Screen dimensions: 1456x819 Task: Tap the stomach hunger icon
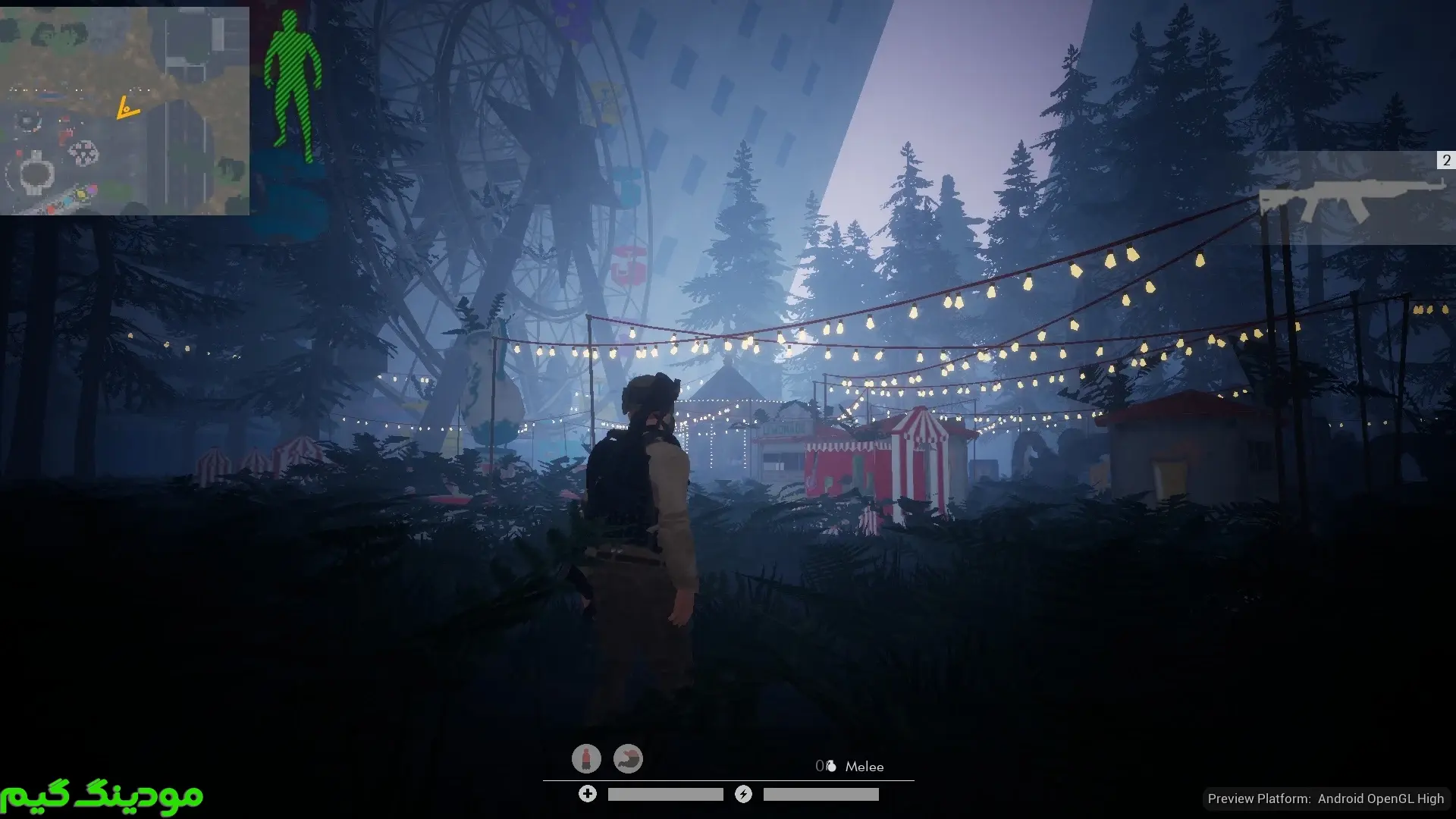tap(628, 758)
